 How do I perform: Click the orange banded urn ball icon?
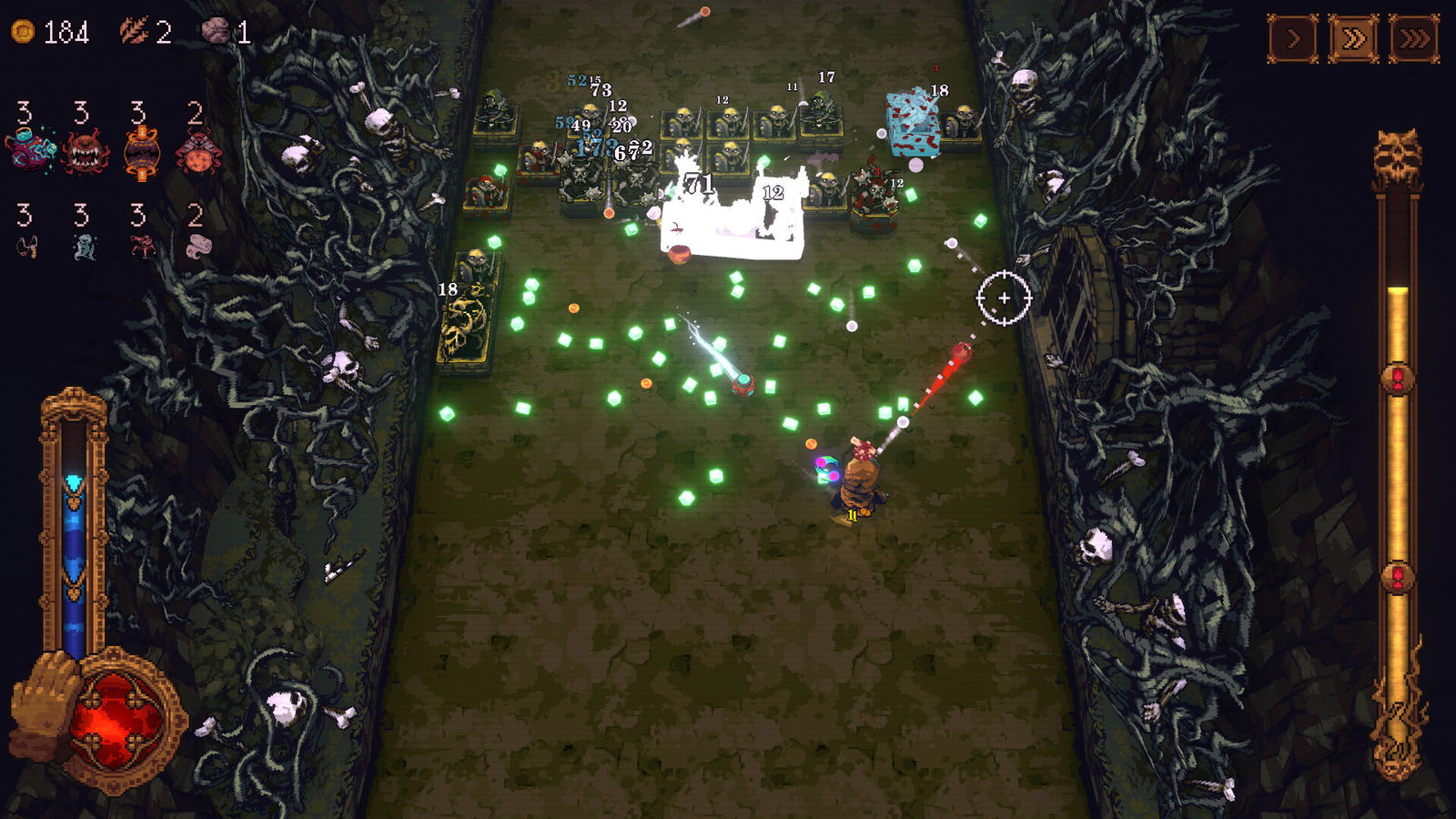tap(141, 152)
